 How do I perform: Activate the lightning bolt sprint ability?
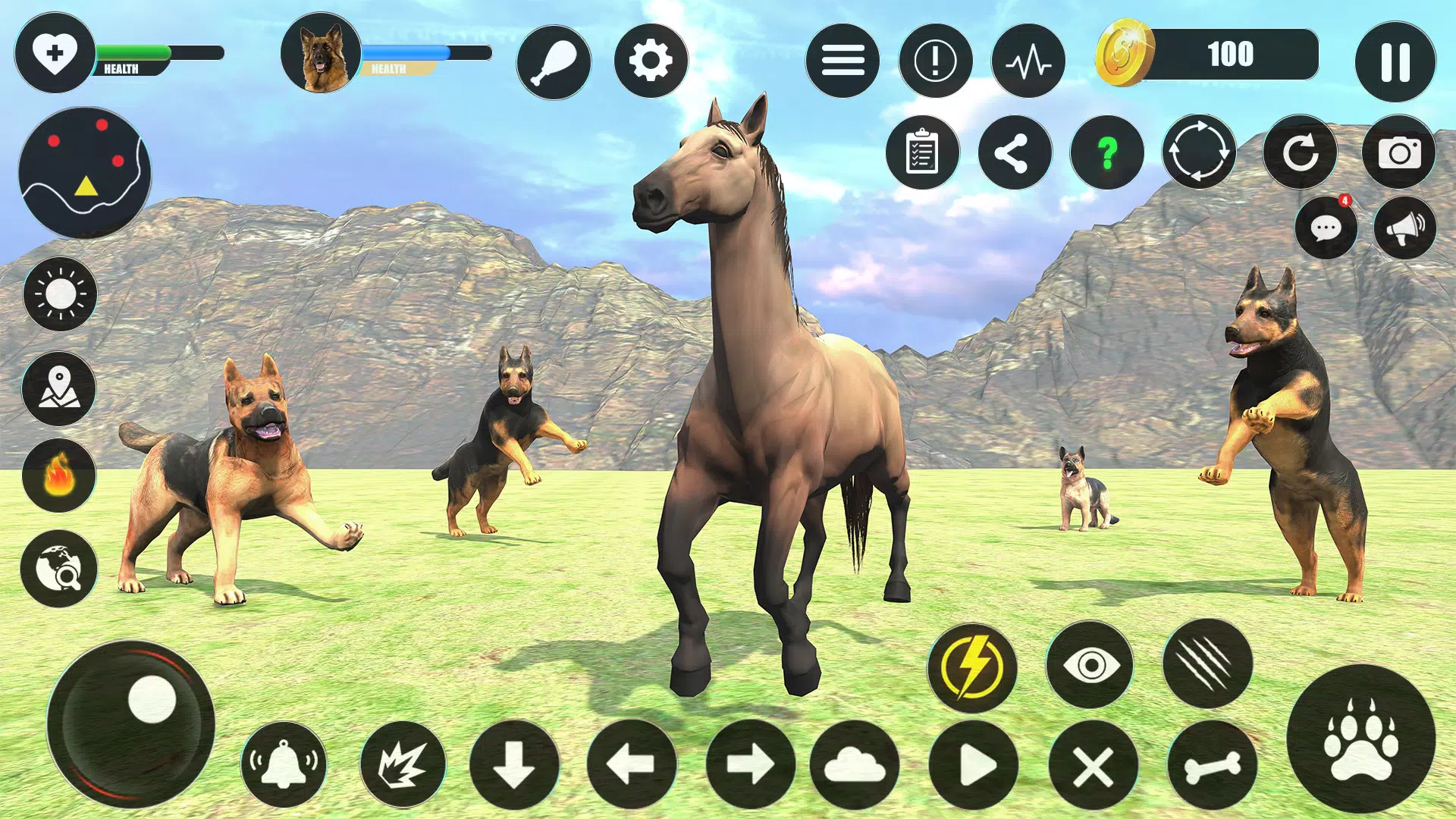[972, 667]
